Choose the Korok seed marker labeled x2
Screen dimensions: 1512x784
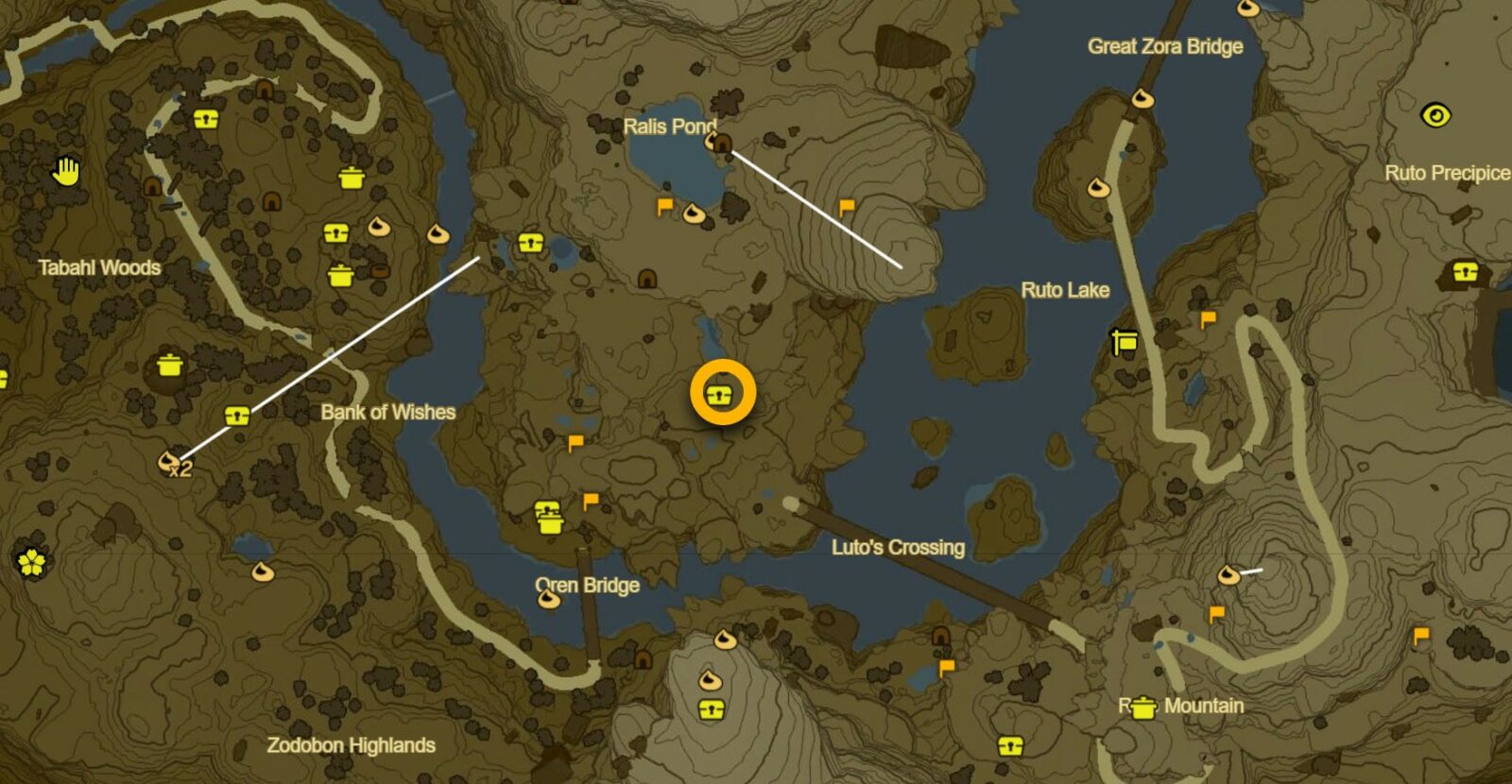click(169, 460)
